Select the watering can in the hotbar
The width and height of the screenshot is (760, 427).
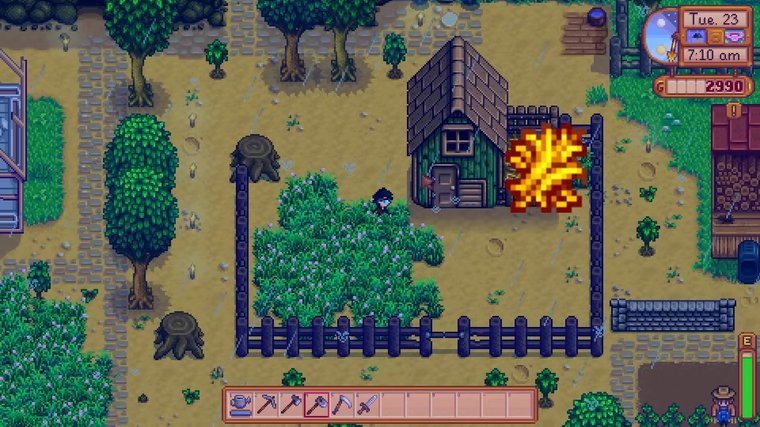coord(240,405)
